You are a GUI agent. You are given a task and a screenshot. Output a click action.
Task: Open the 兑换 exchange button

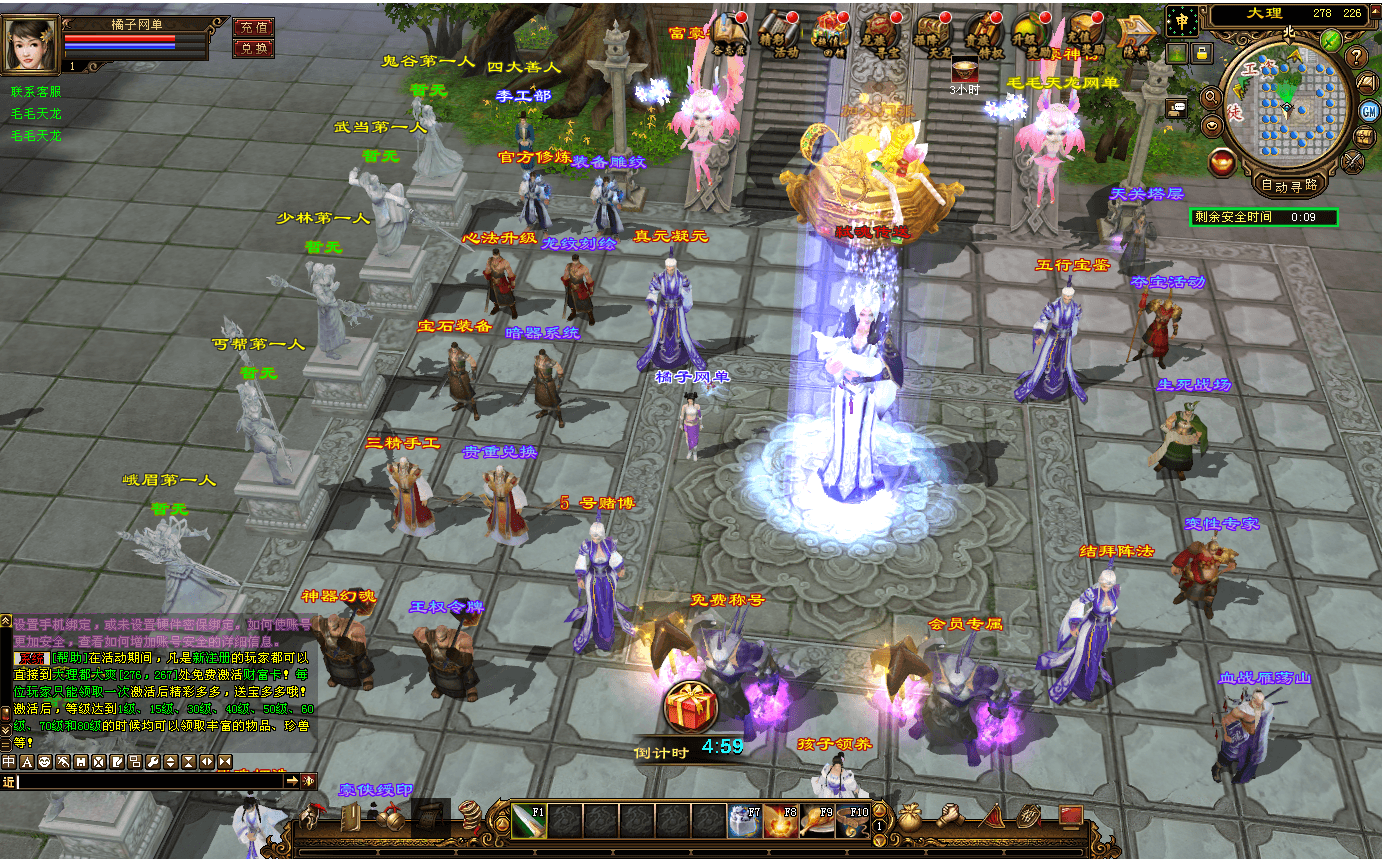coord(253,48)
